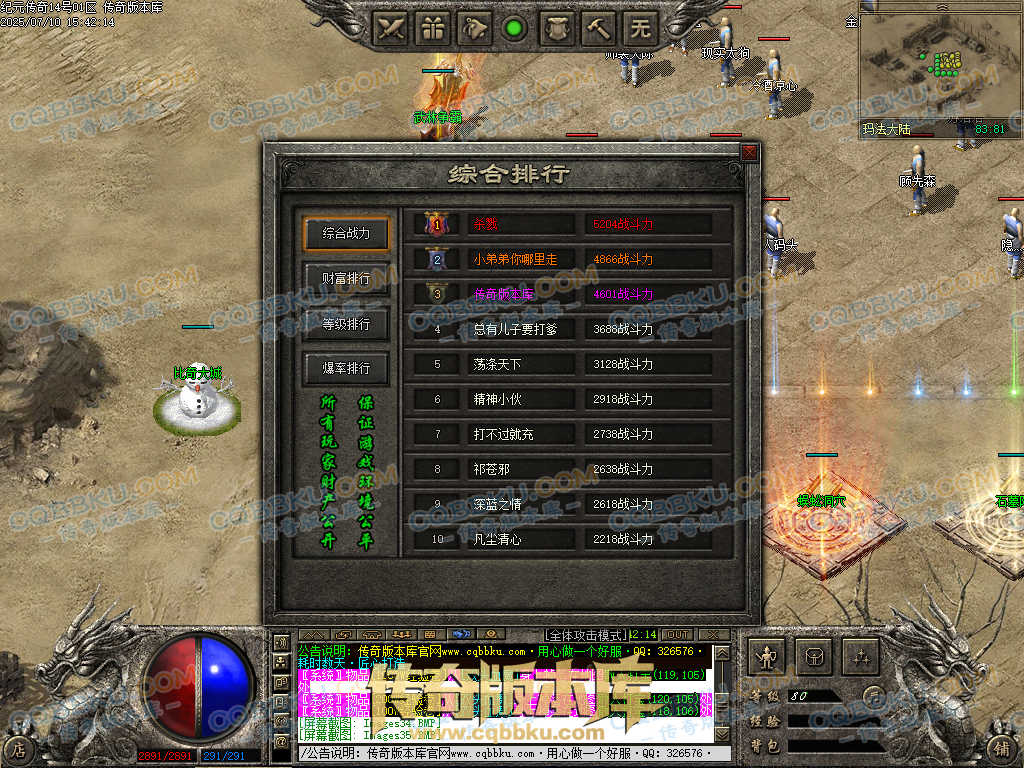Viewport: 1024px width, 768px height.
Task: Click the chat input line
Action: [x=510, y=753]
